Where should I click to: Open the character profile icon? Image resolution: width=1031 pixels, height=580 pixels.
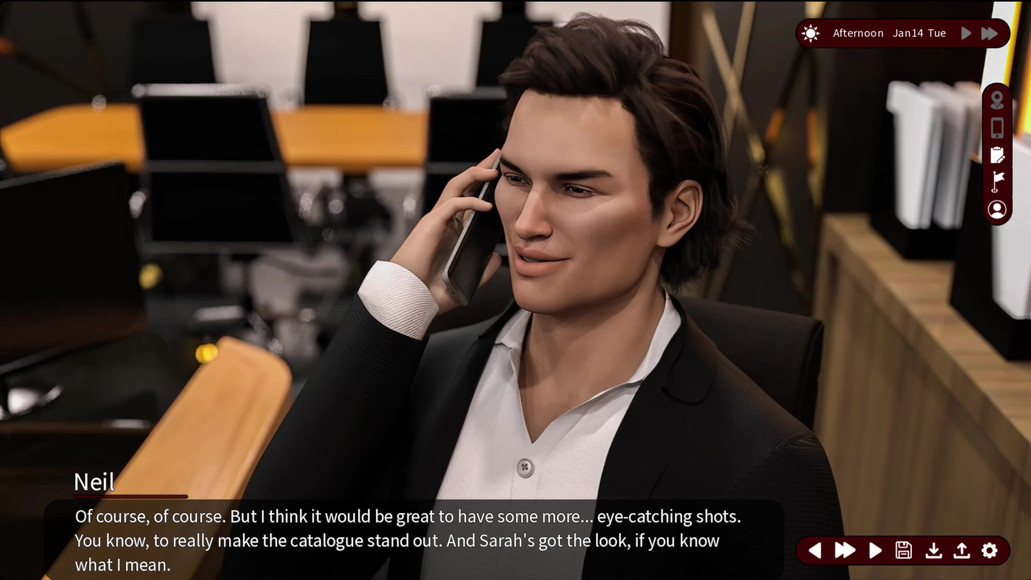[997, 210]
